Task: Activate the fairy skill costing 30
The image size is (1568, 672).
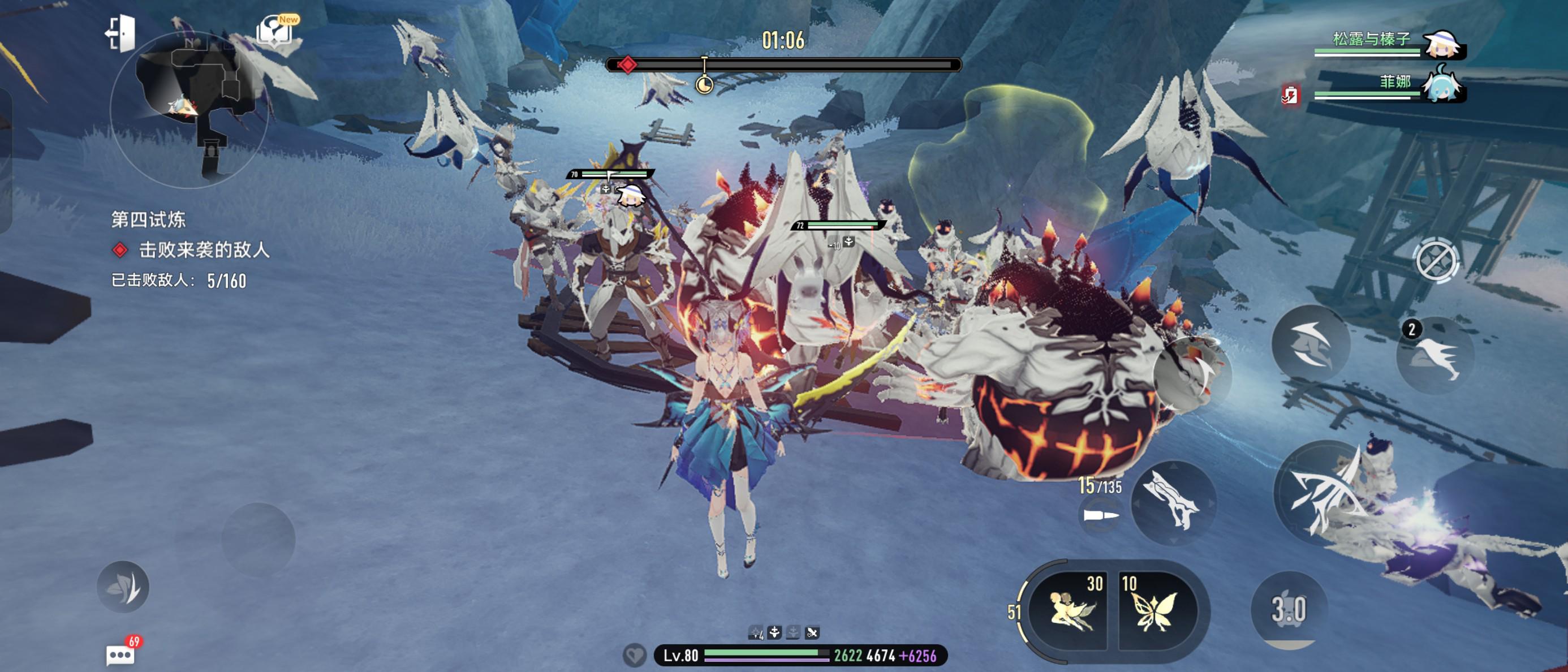Action: [1070, 609]
